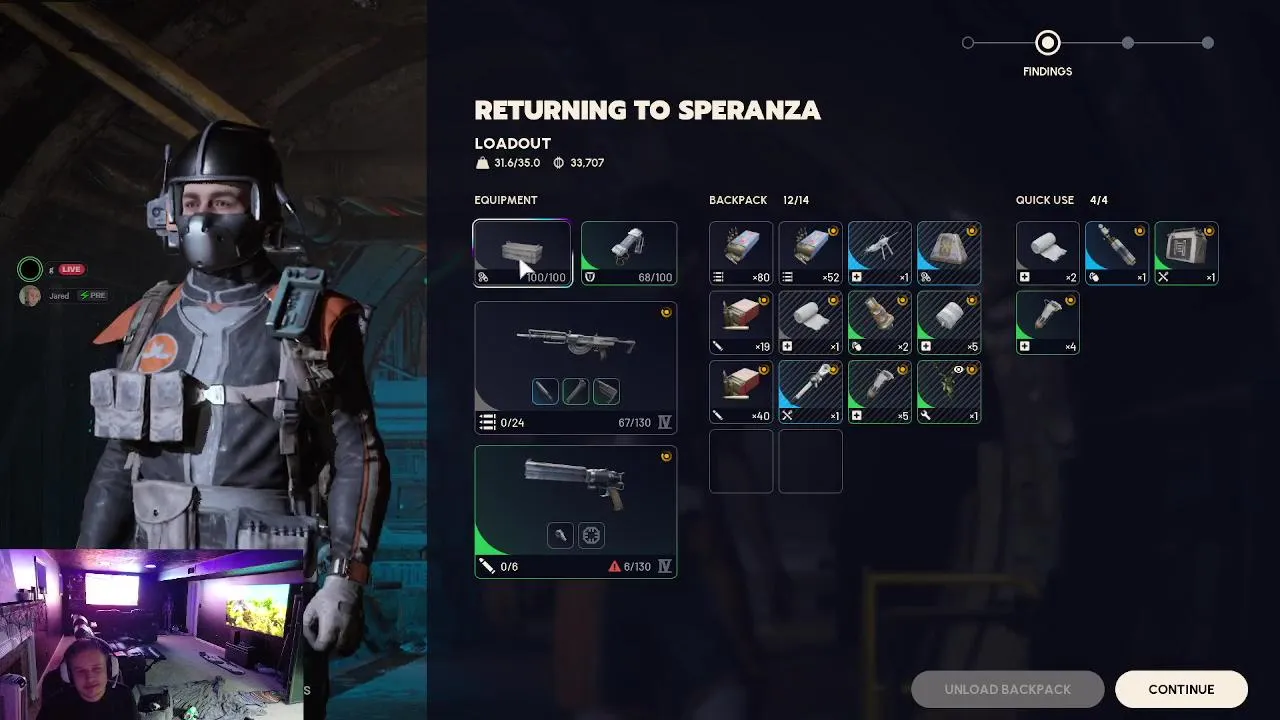This screenshot has height=720, width=1280.
Task: Select the backpack ammo stack of 80
Action: click(741, 254)
